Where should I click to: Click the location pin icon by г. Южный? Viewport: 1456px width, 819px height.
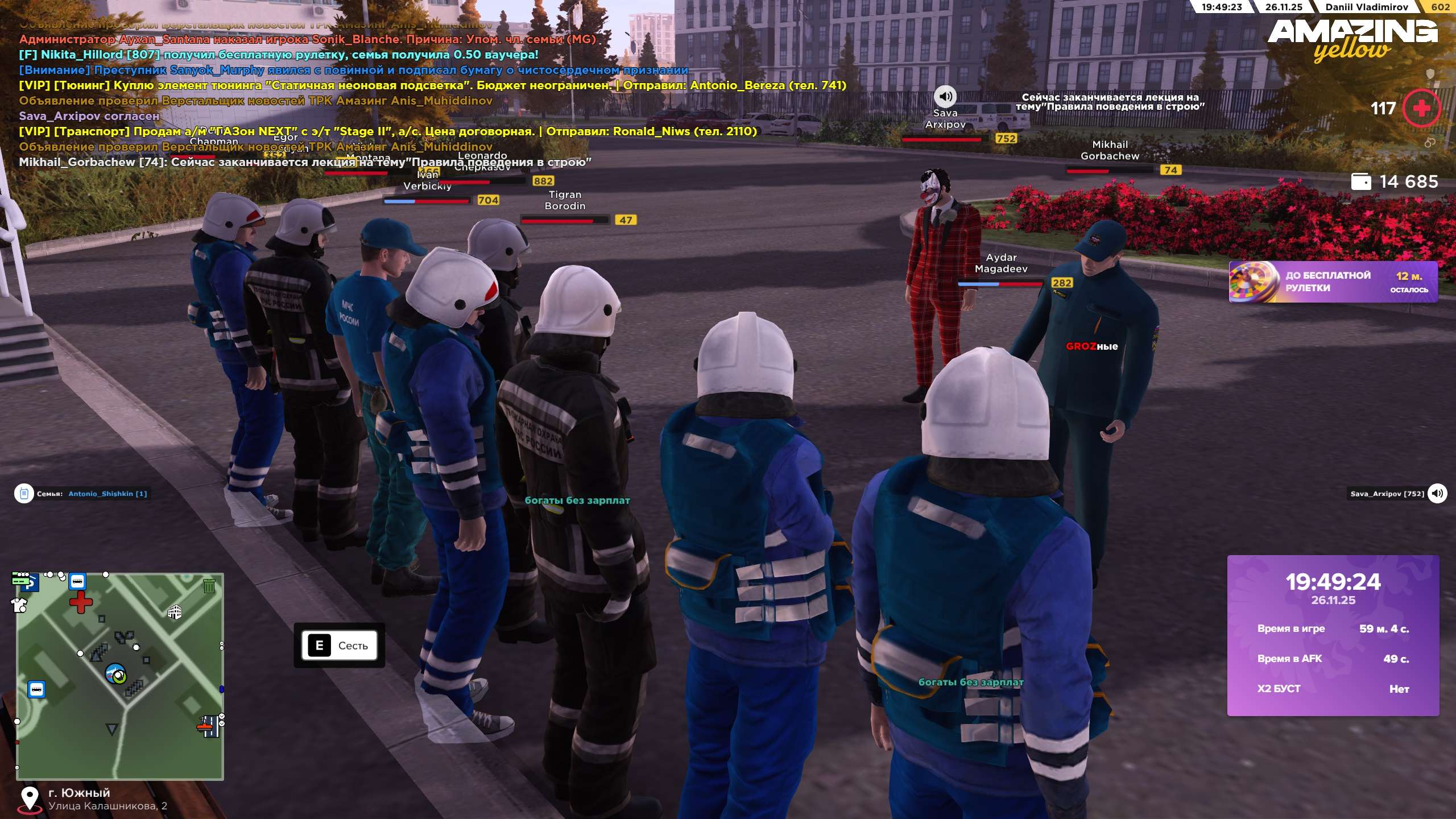29,798
